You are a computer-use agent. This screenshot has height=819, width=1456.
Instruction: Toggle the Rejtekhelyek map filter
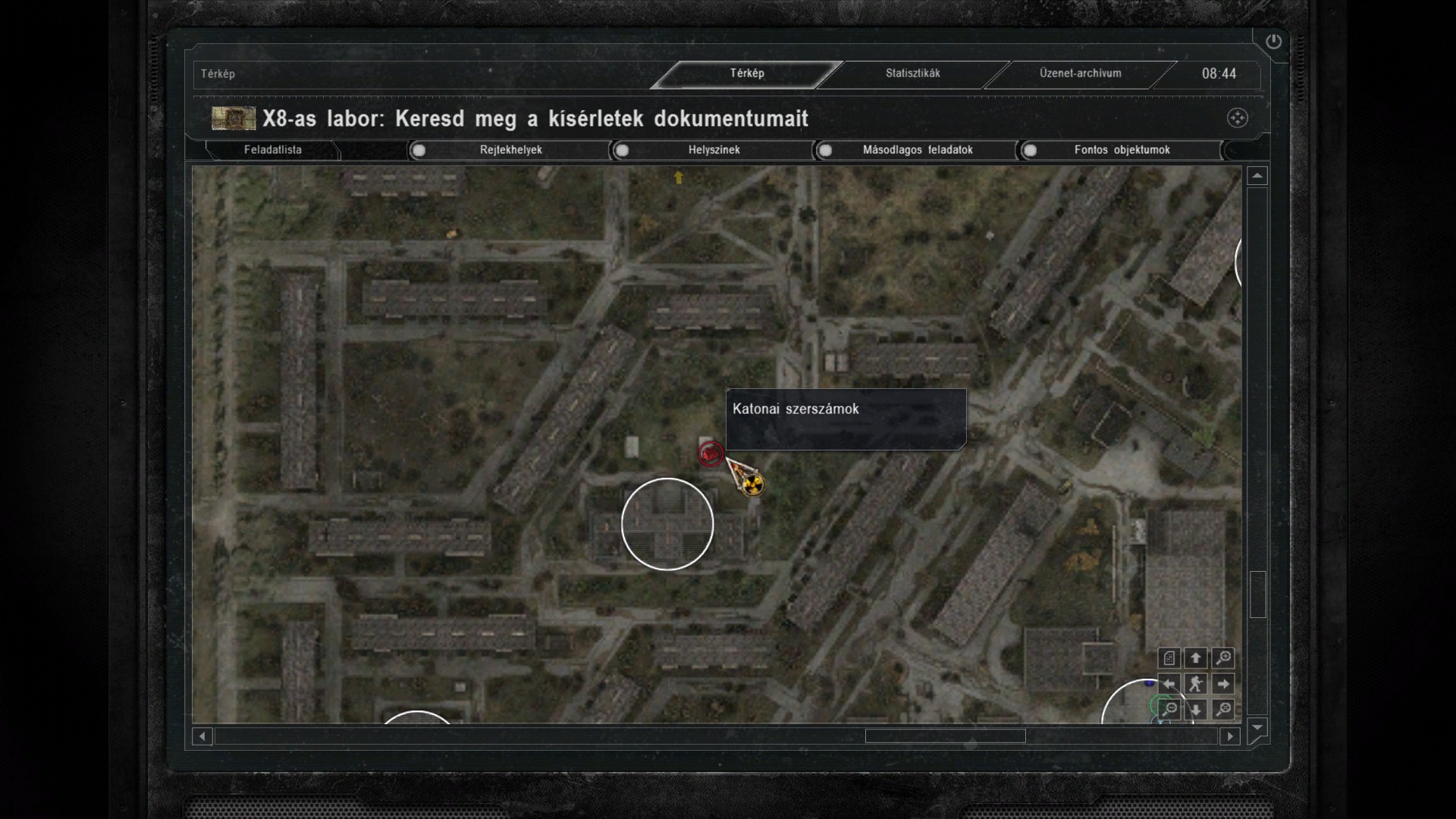tap(419, 150)
